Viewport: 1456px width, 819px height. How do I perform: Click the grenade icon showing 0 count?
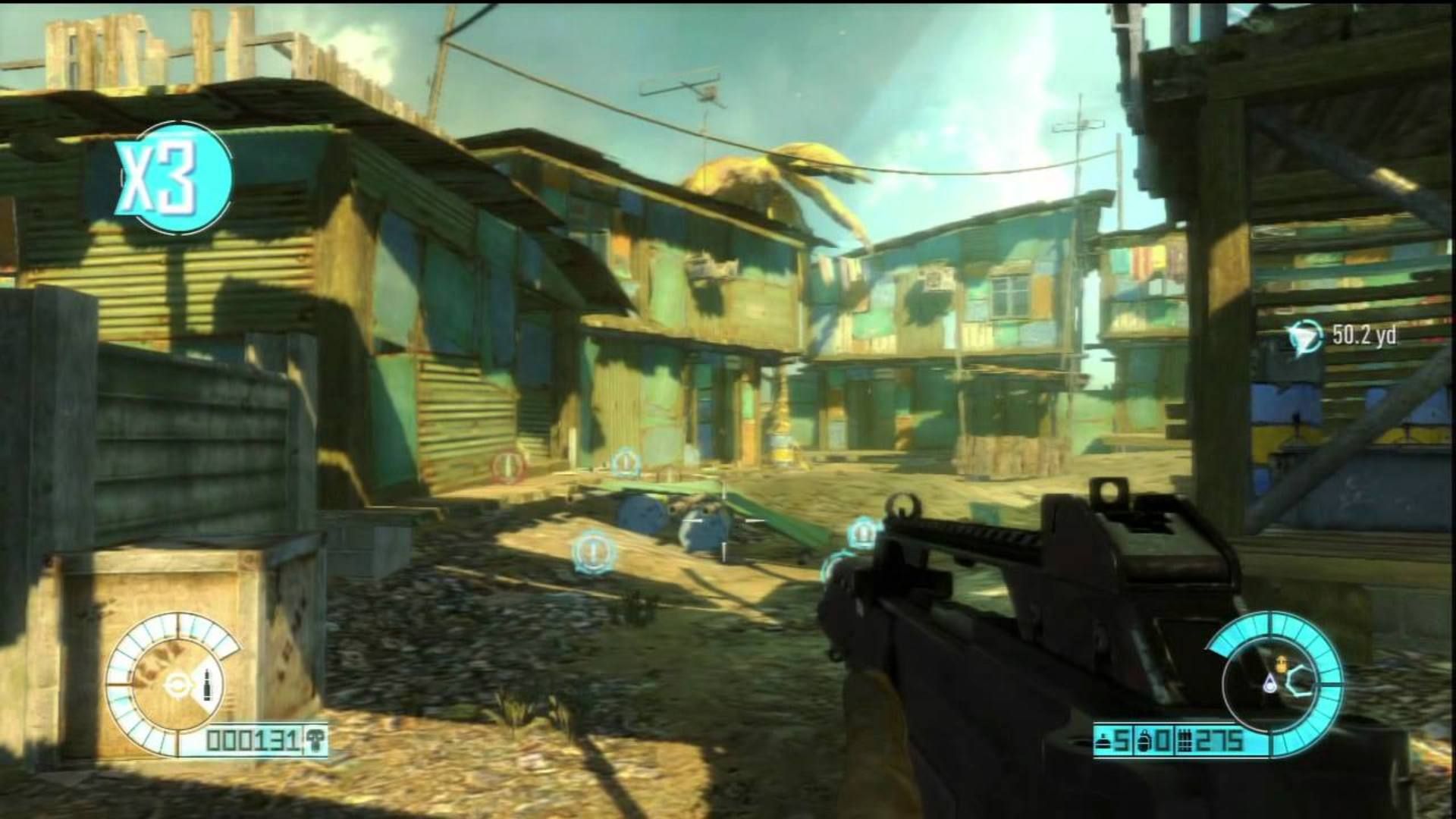pyautogui.click(x=1142, y=741)
